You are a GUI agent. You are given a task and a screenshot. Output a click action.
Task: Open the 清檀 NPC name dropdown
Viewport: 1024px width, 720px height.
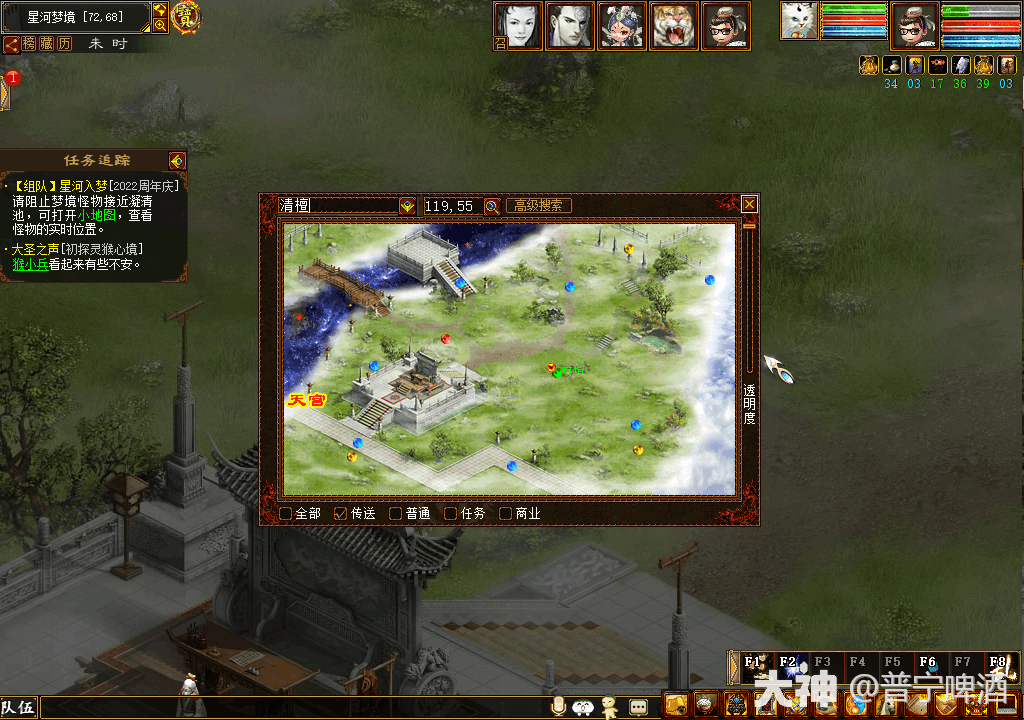pyautogui.click(x=407, y=206)
